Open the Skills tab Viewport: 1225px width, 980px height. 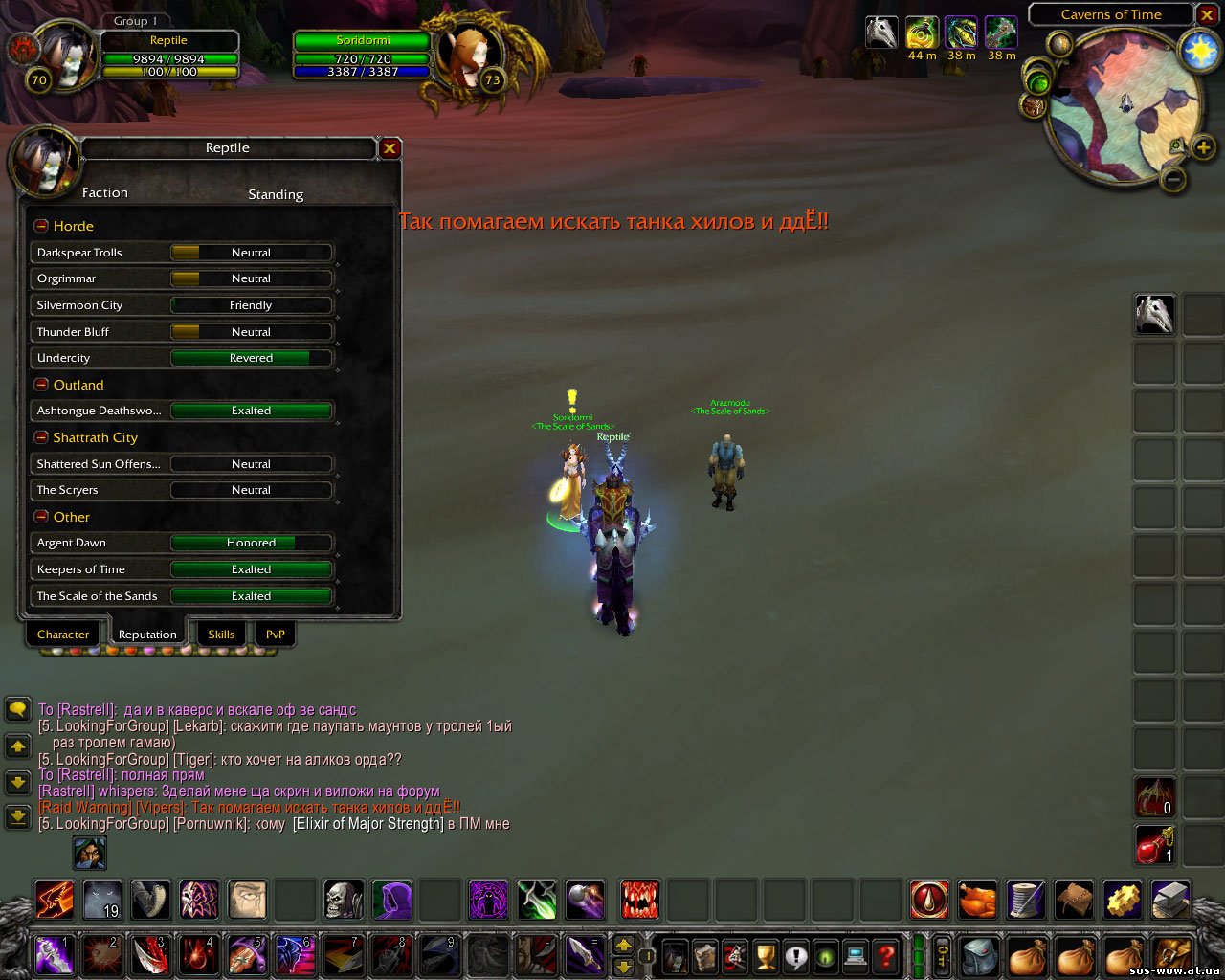221,635
